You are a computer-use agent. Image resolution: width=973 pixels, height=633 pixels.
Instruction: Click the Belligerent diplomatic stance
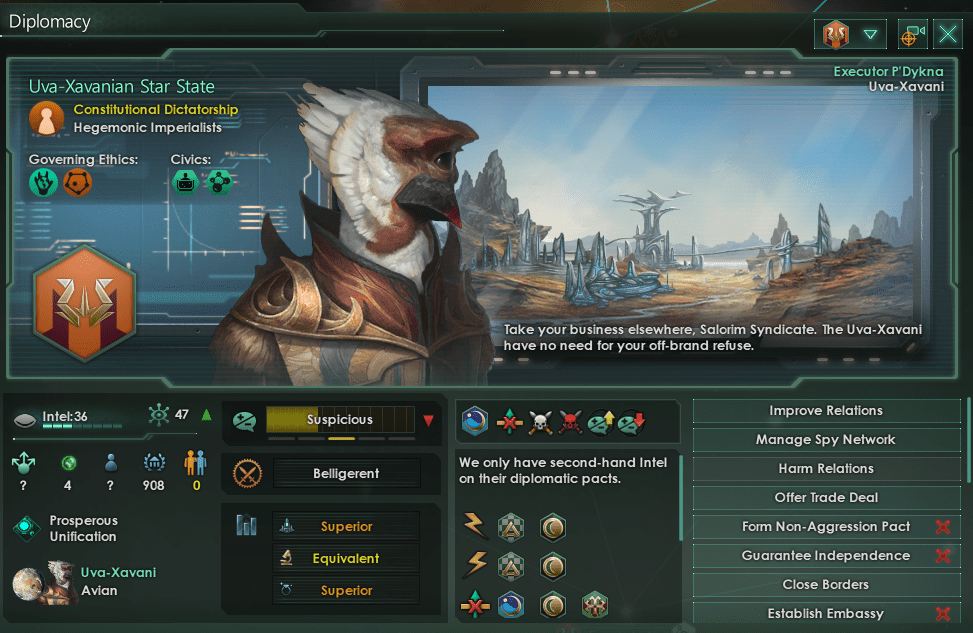[x=346, y=474]
